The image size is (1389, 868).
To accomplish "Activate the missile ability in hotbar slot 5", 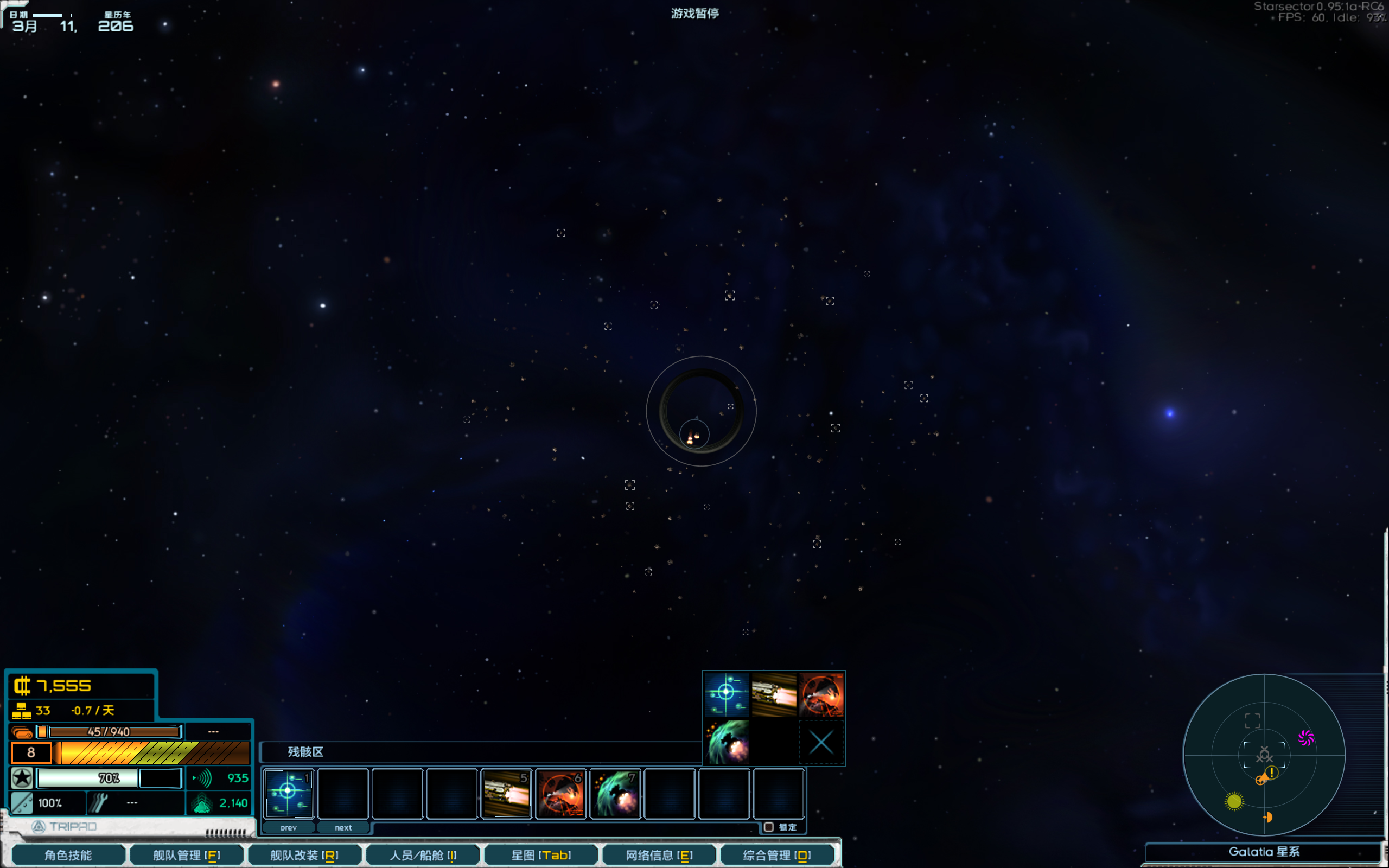I will (506, 793).
